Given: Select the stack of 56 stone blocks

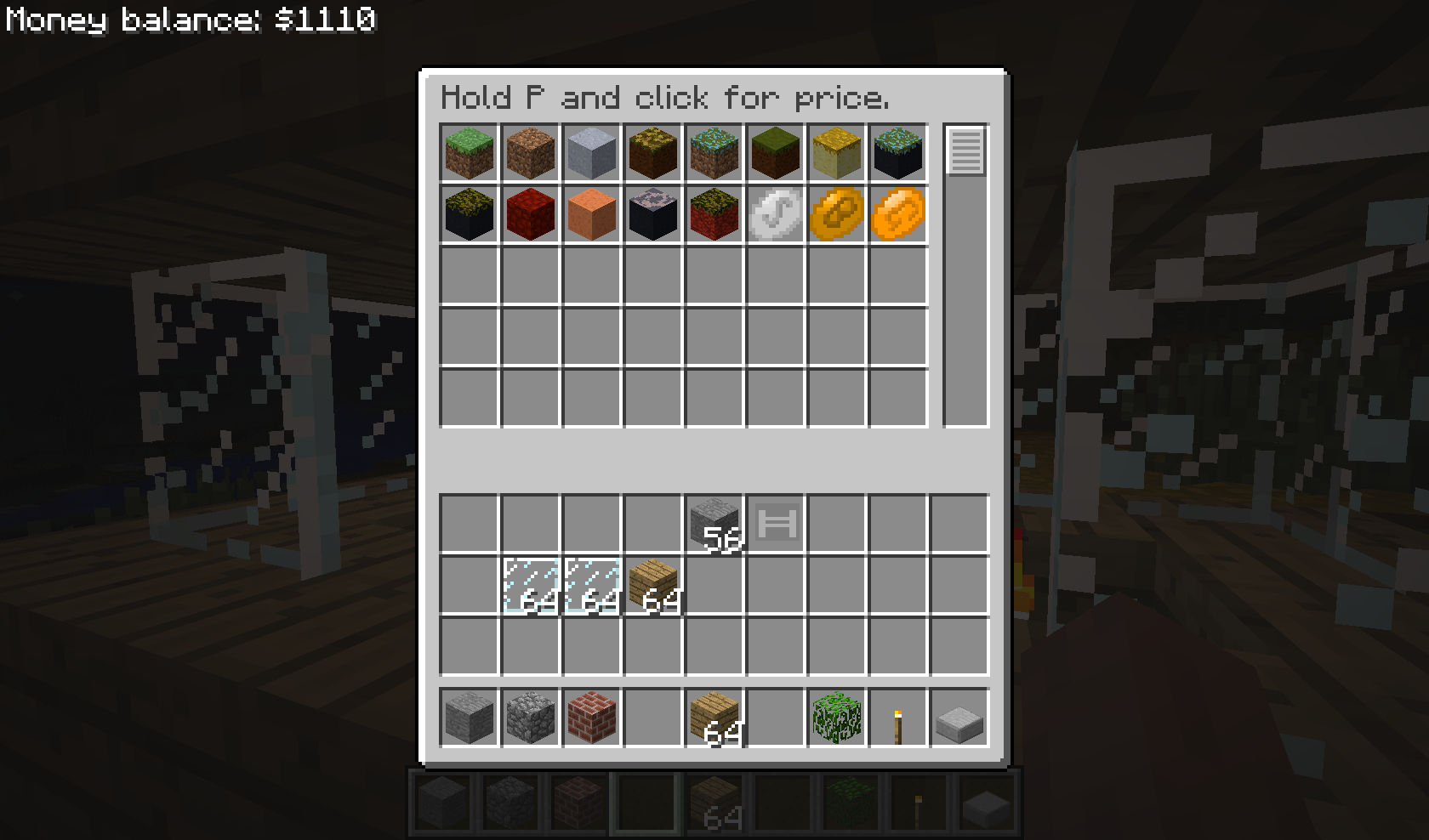Looking at the screenshot, I should [714, 524].
